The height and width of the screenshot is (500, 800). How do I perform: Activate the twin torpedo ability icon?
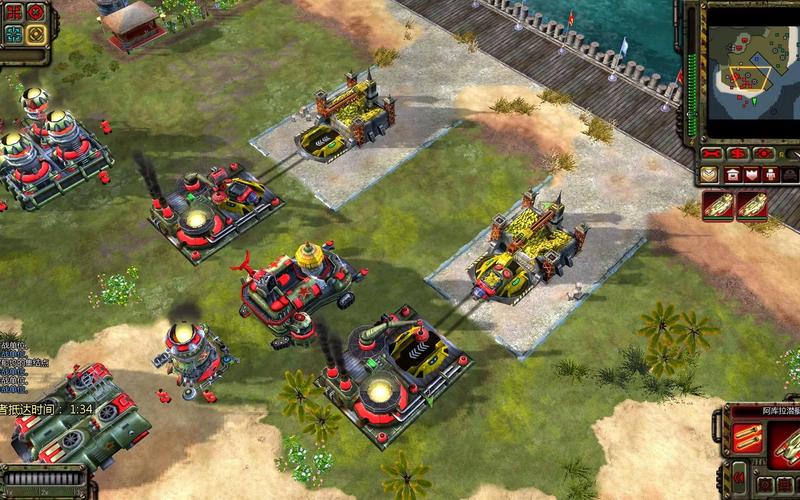749,437
